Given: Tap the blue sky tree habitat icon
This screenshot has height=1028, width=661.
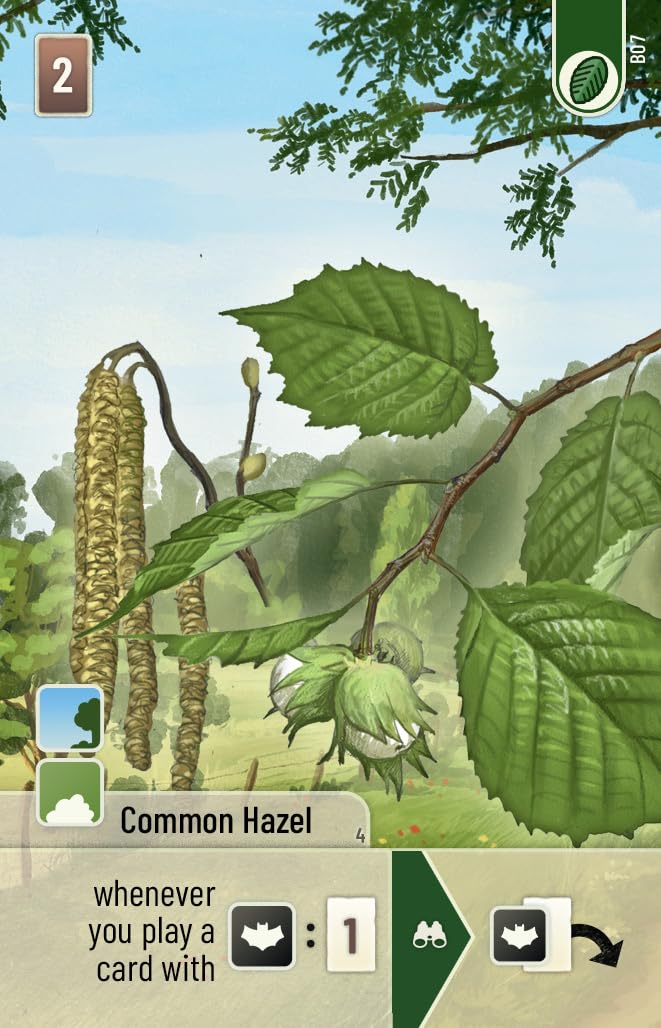Looking at the screenshot, I should tap(70, 718).
